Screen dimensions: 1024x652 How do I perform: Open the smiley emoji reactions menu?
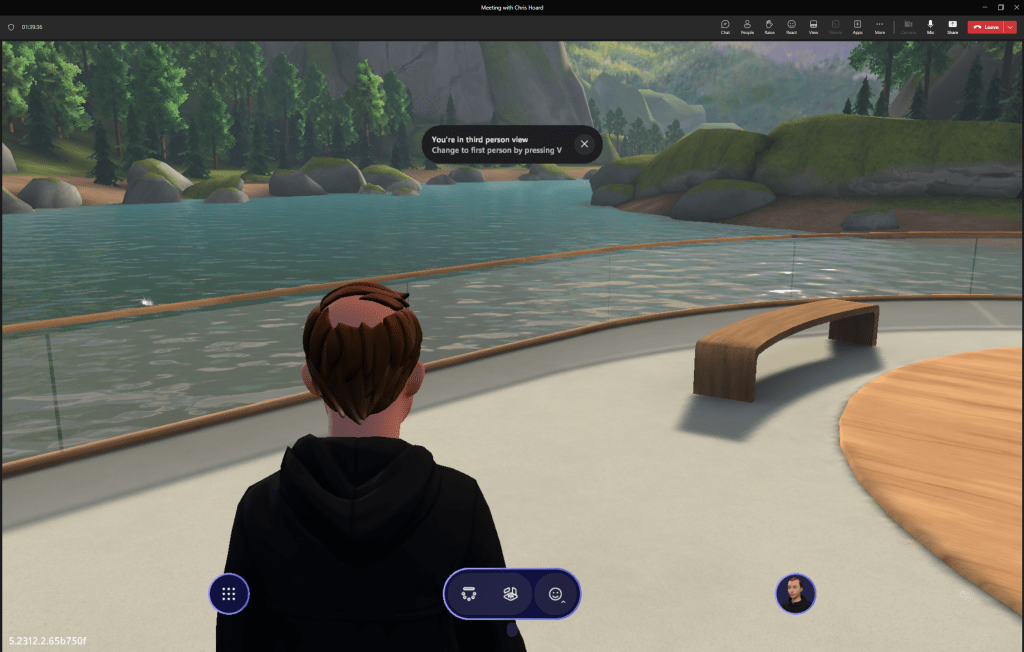click(x=556, y=594)
